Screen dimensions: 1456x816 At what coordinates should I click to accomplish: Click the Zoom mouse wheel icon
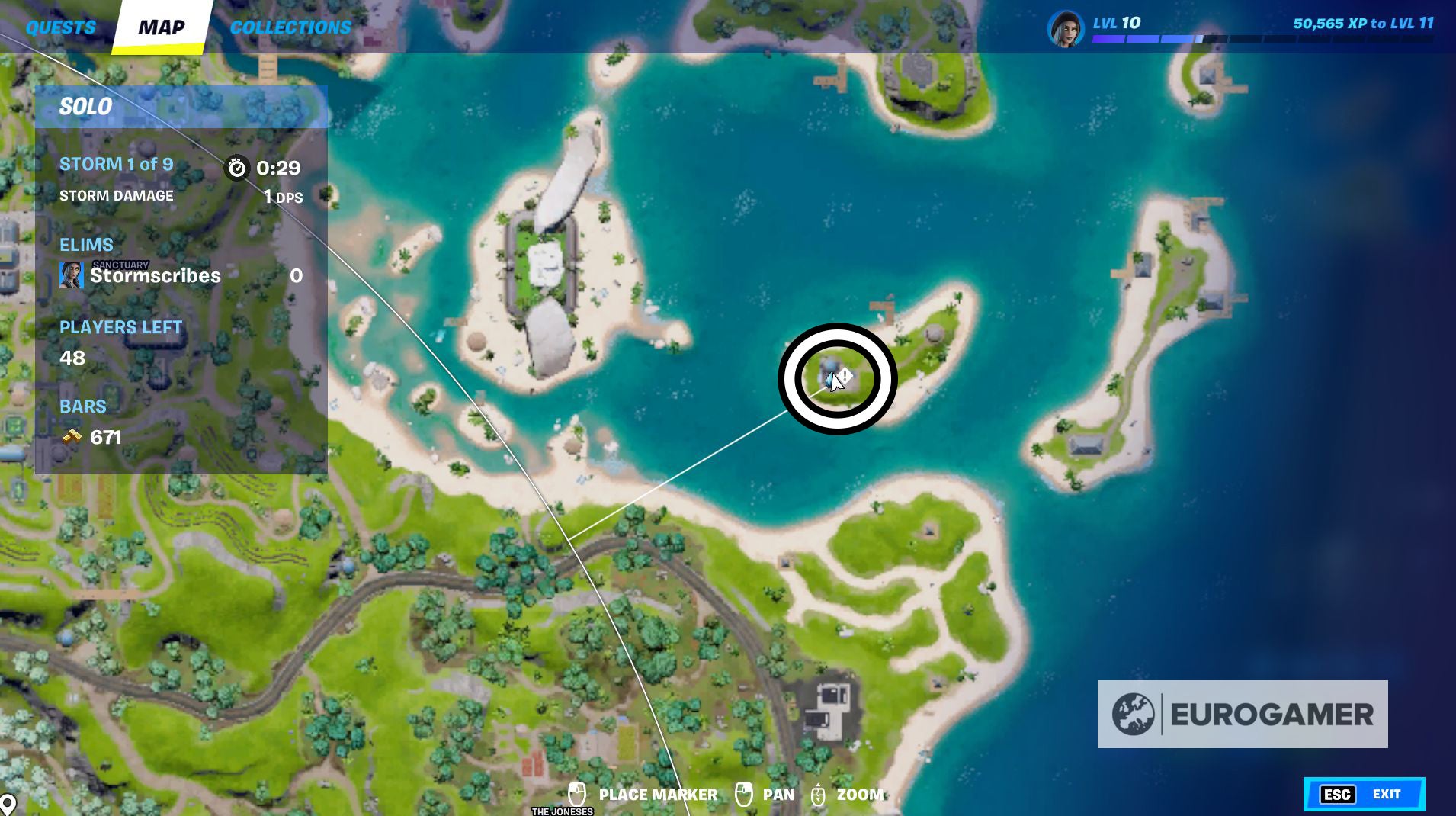coord(819,794)
